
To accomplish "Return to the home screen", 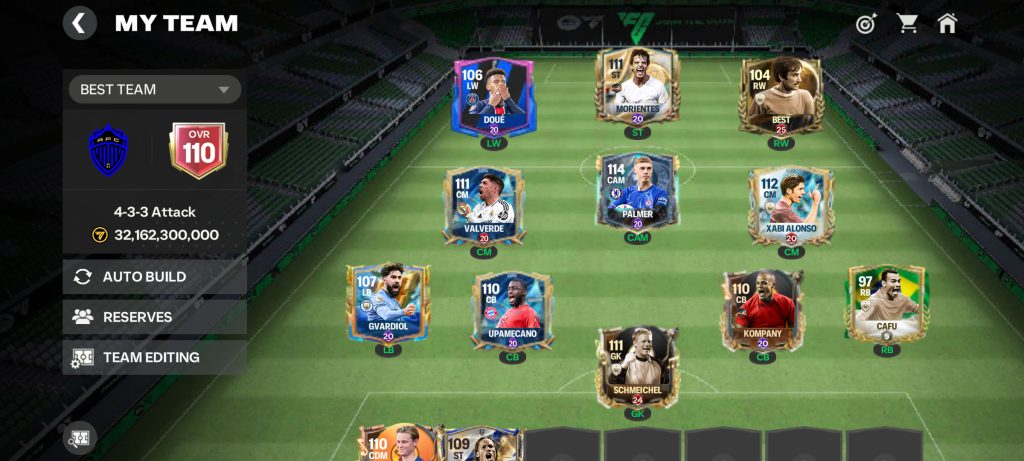I will (947, 23).
